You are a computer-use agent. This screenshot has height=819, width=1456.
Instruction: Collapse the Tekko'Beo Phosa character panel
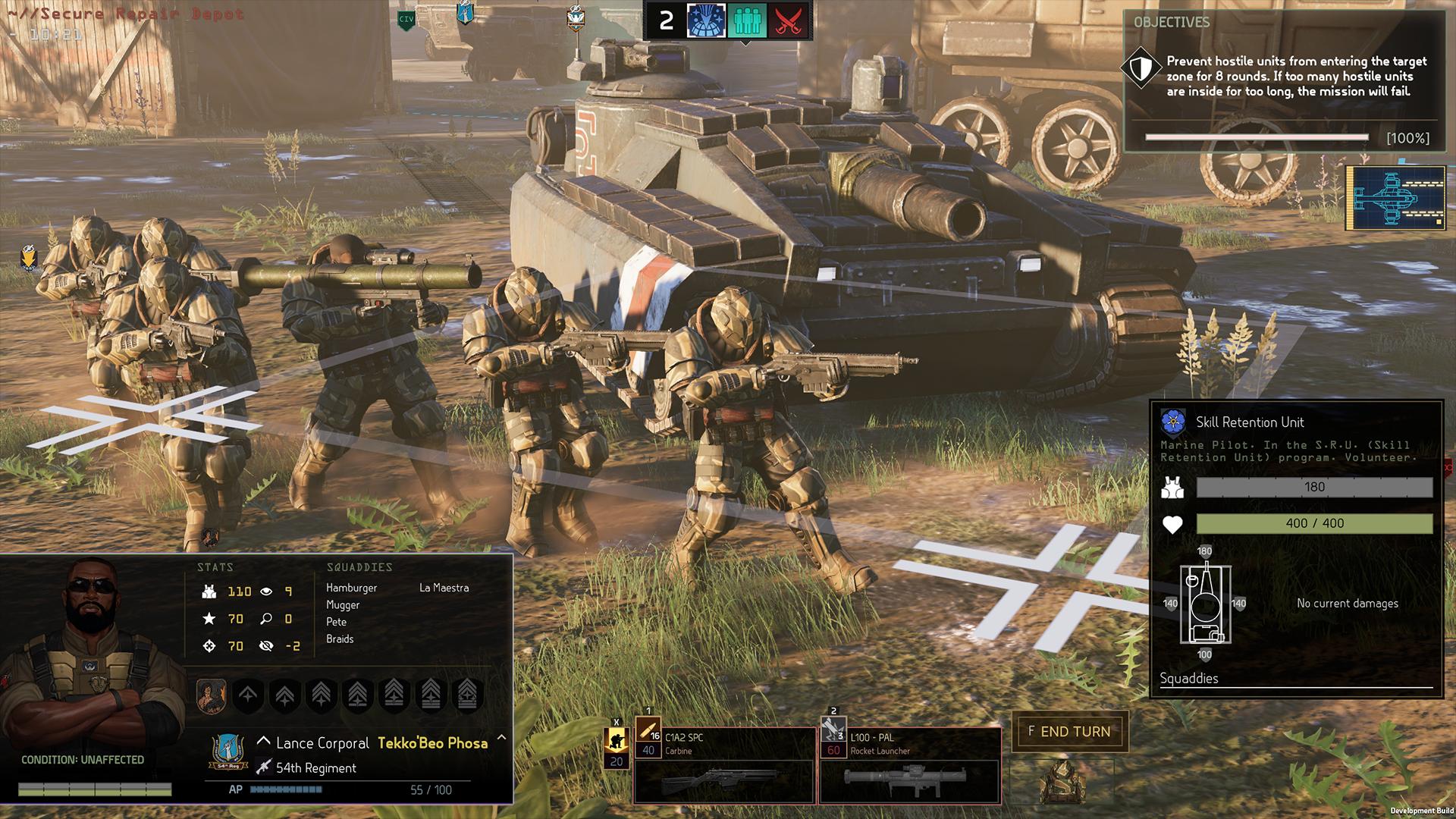(500, 739)
